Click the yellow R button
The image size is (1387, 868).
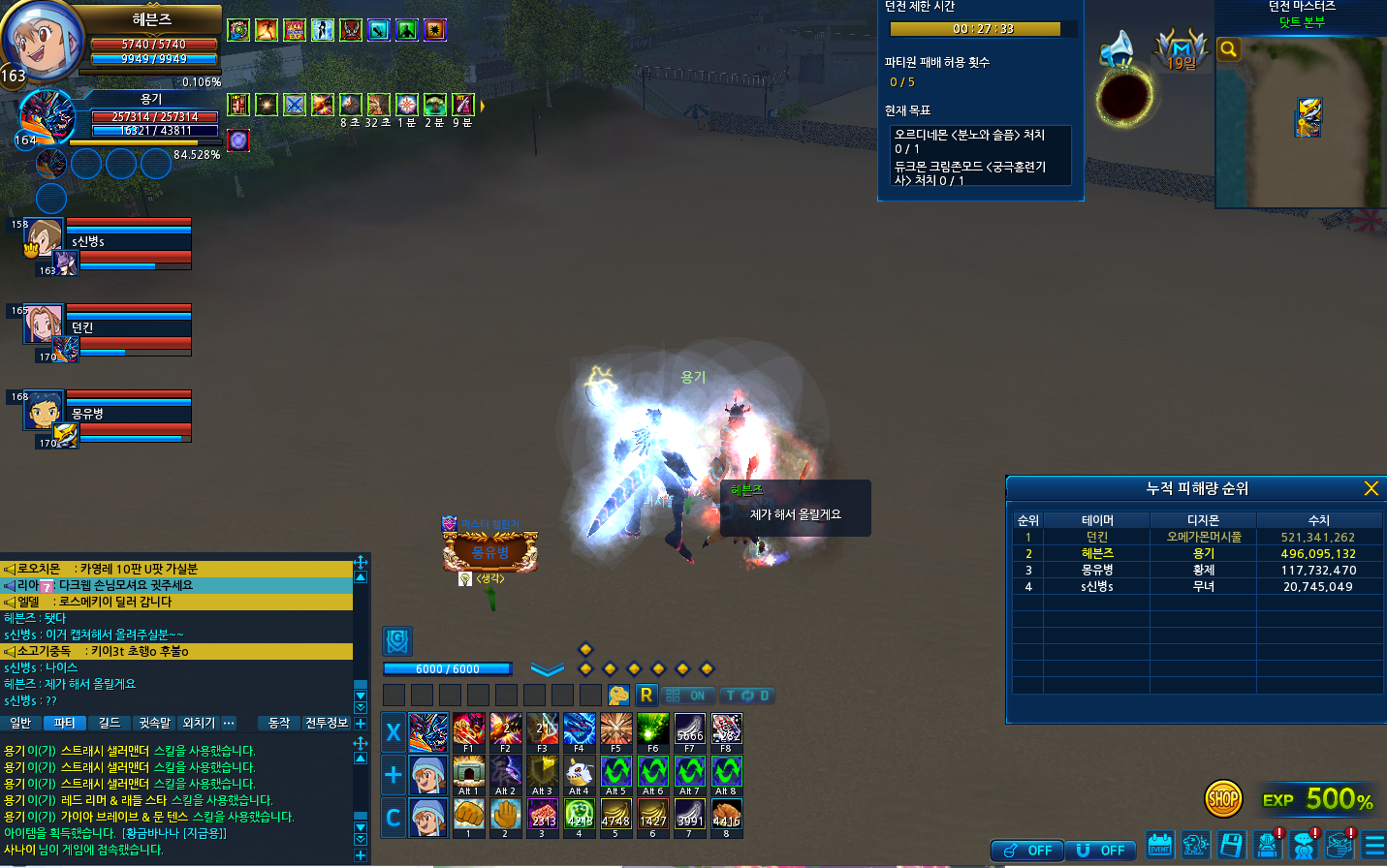coord(646,695)
